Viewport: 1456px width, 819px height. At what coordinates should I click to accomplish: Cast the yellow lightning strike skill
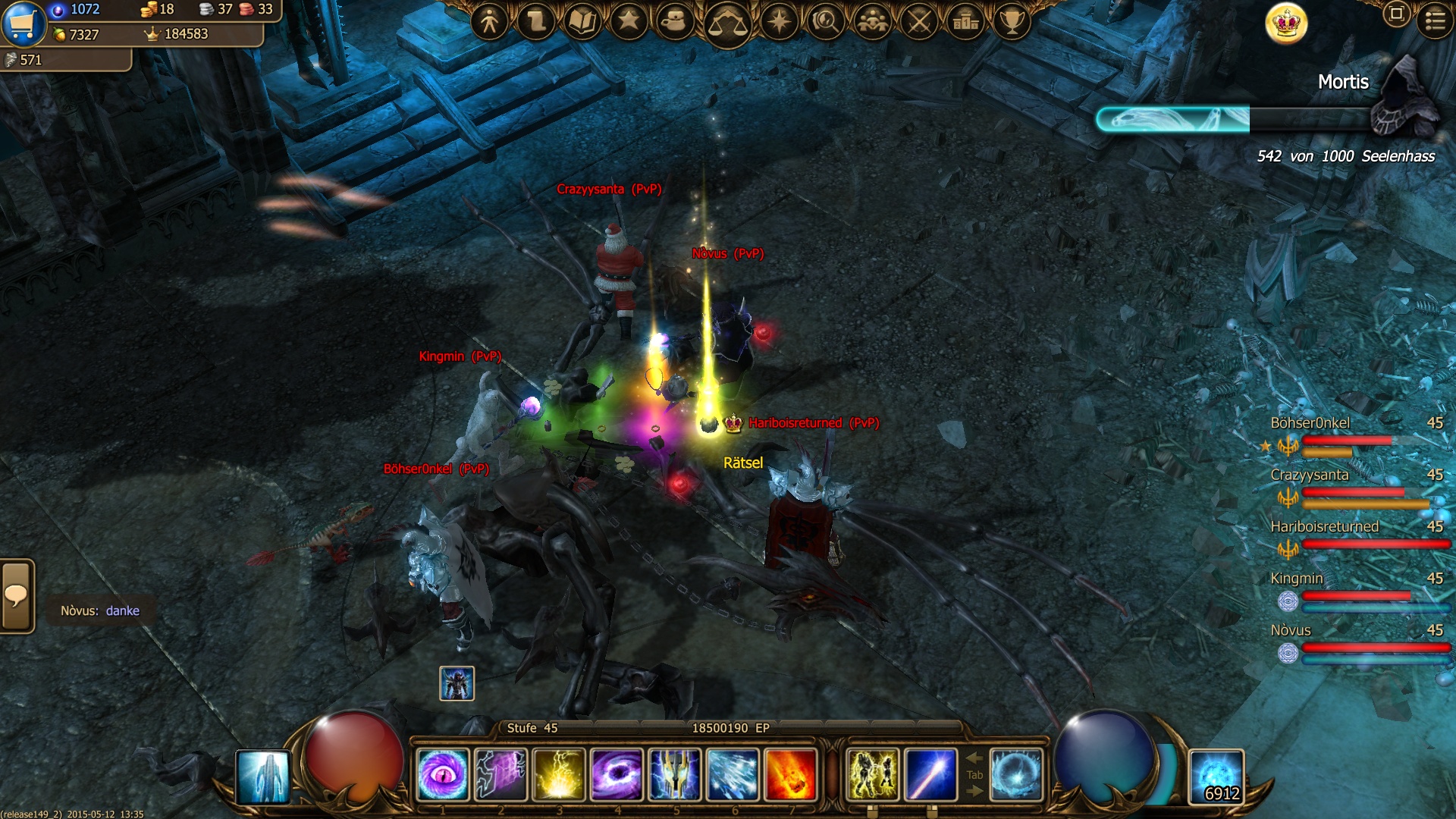559,774
